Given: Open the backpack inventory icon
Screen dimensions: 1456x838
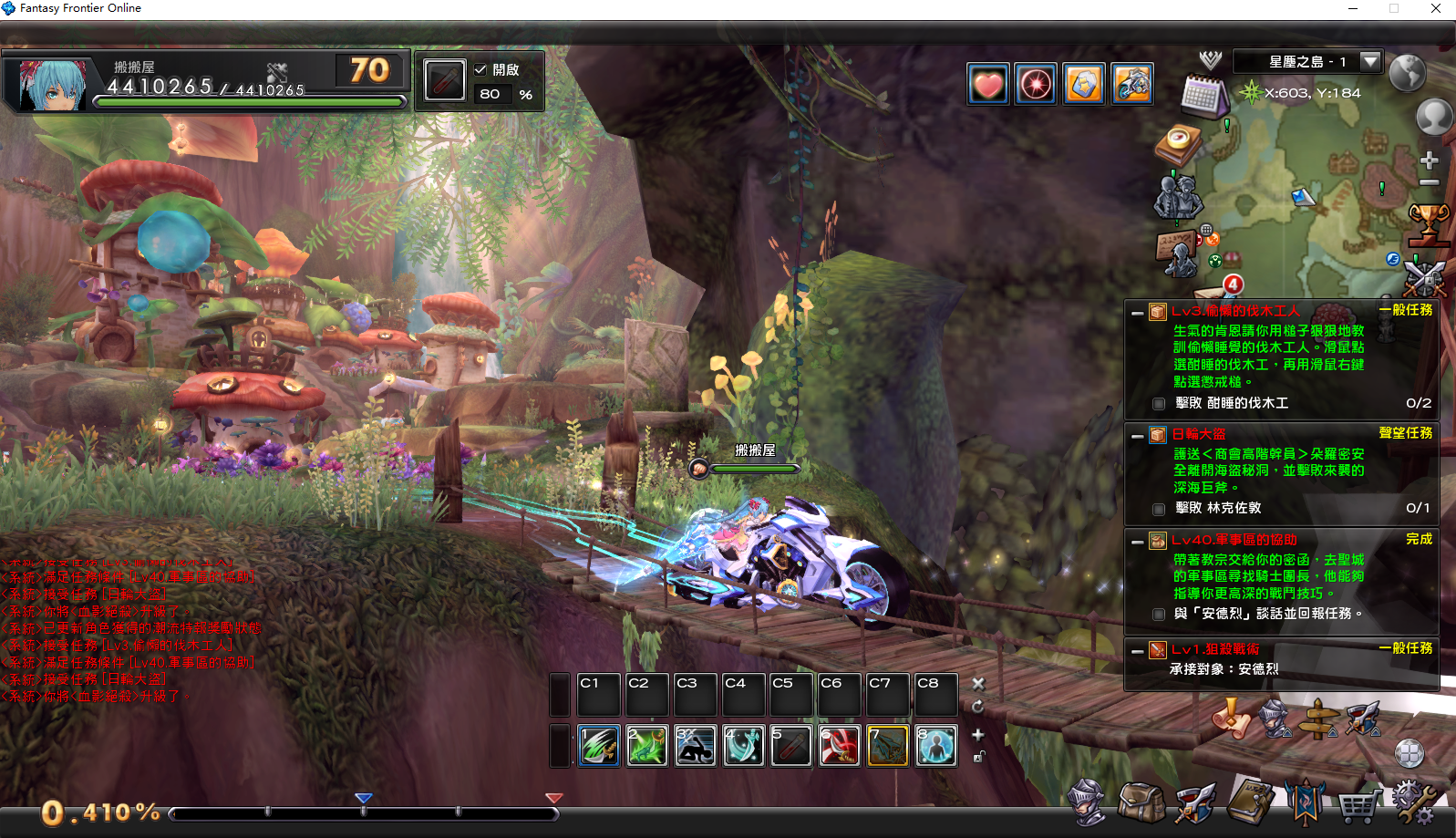Looking at the screenshot, I should (1141, 802).
